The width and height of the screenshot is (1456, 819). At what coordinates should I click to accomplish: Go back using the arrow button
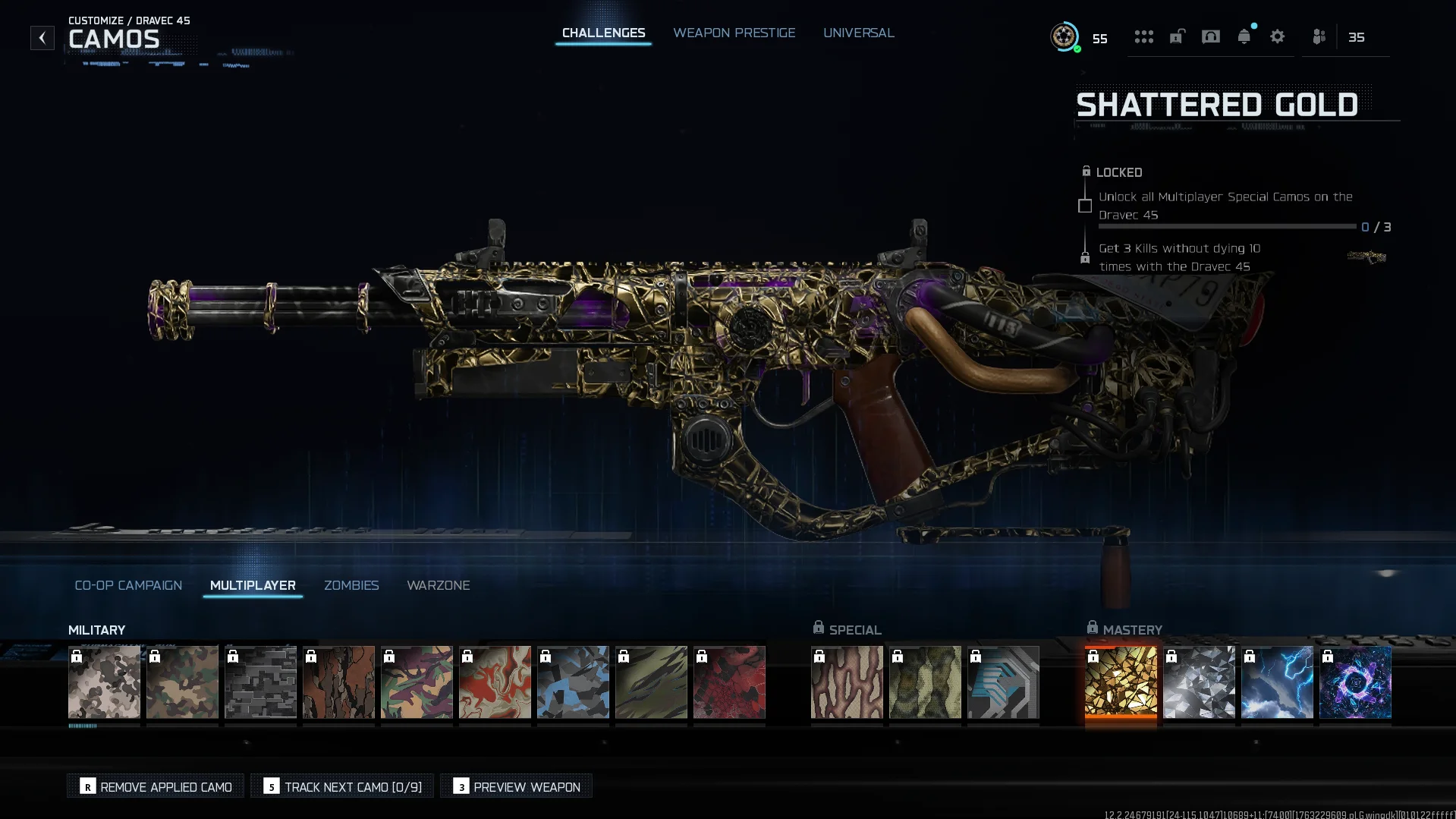click(x=42, y=38)
